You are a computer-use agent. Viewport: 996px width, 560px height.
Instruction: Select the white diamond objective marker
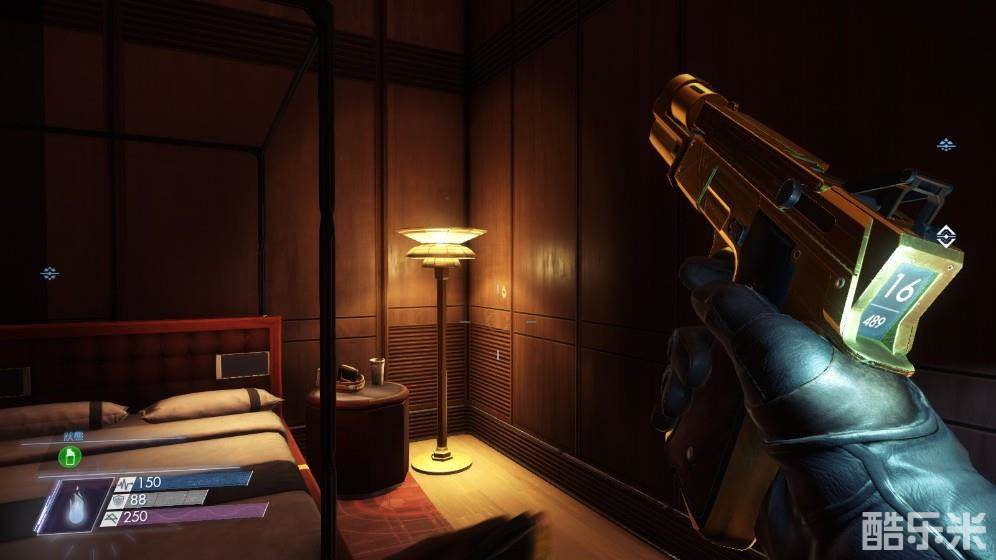point(946,236)
